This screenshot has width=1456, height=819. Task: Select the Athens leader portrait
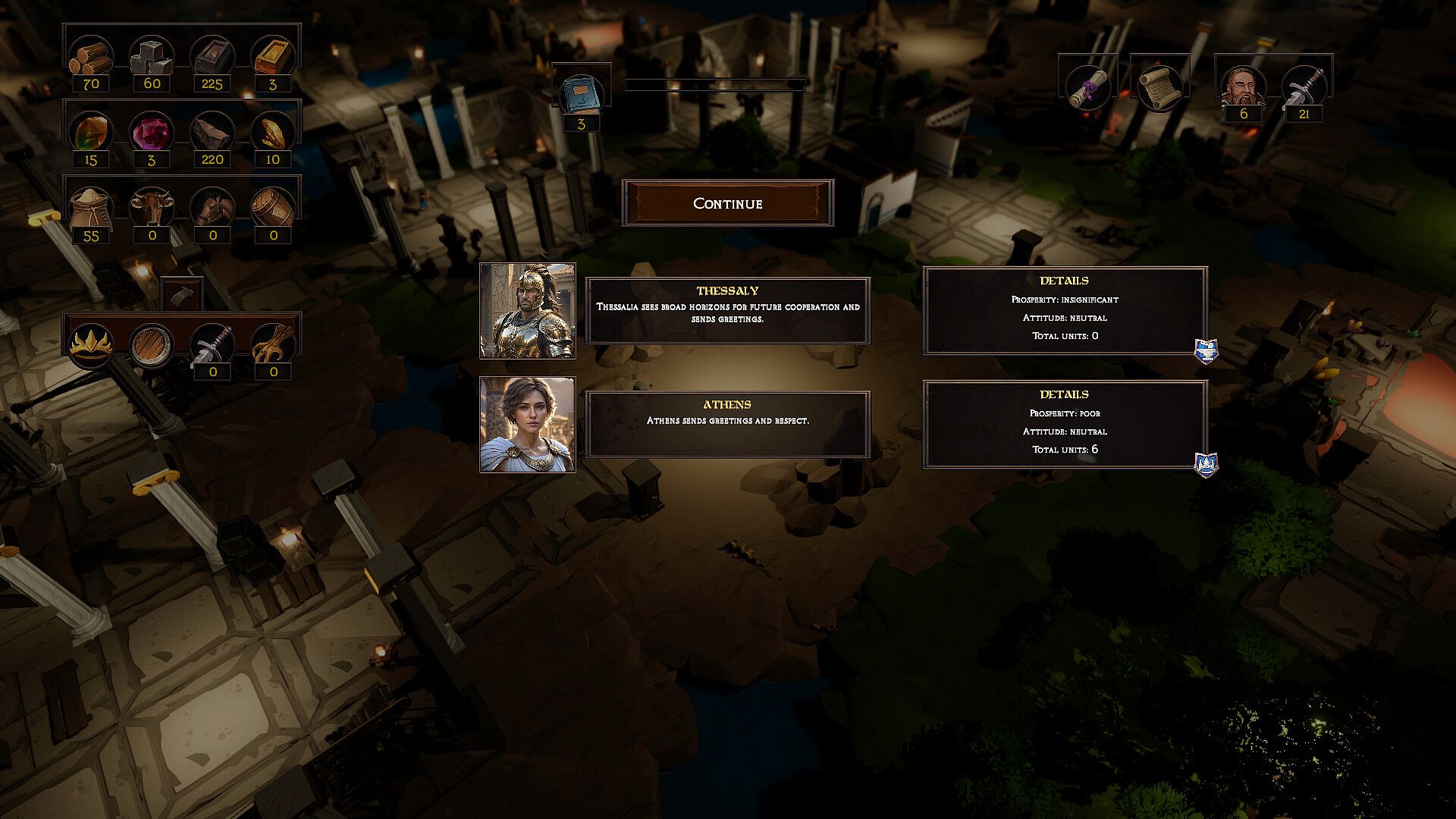[x=528, y=425]
